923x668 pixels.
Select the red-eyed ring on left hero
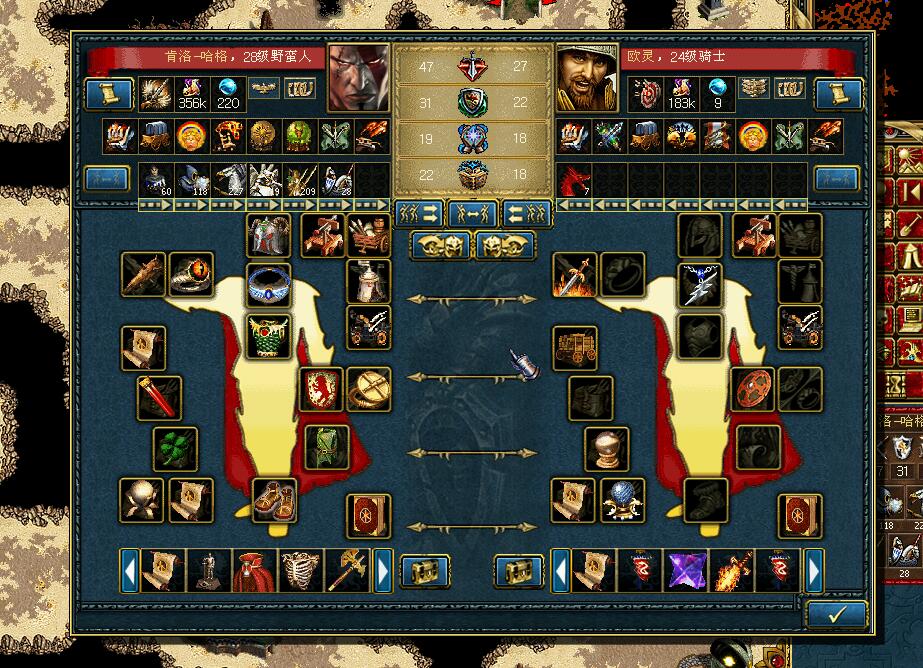[190, 274]
